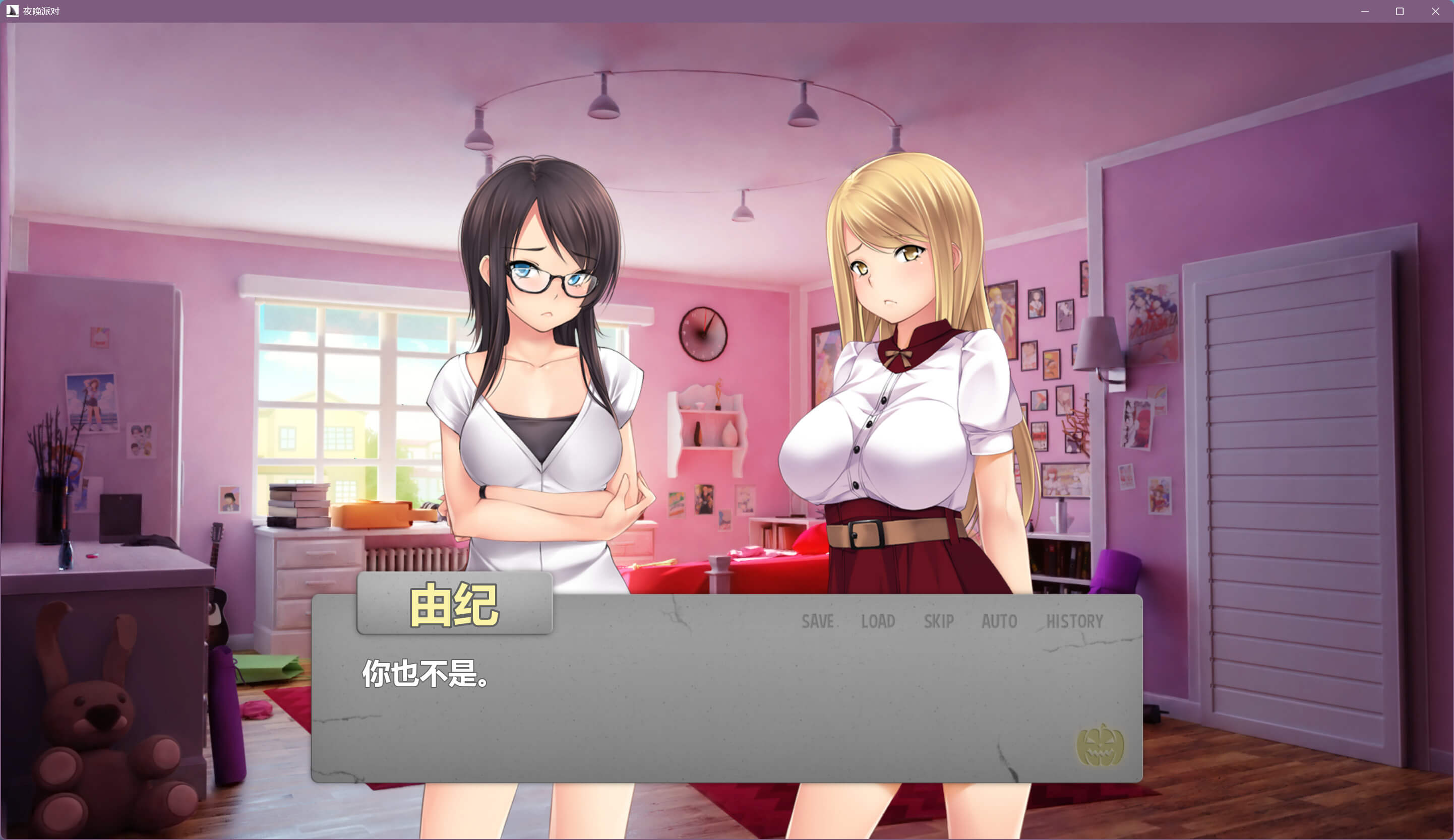This screenshot has height=840, width=1454.
Task: Toggle AUTO dialogue advance
Action: (x=999, y=621)
